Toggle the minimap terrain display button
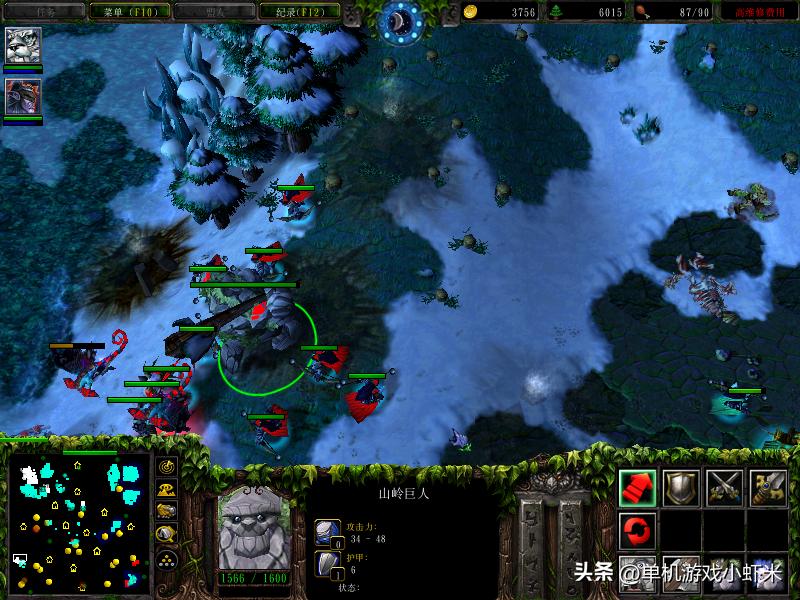Viewport: 800px width, 600px height. (x=167, y=490)
